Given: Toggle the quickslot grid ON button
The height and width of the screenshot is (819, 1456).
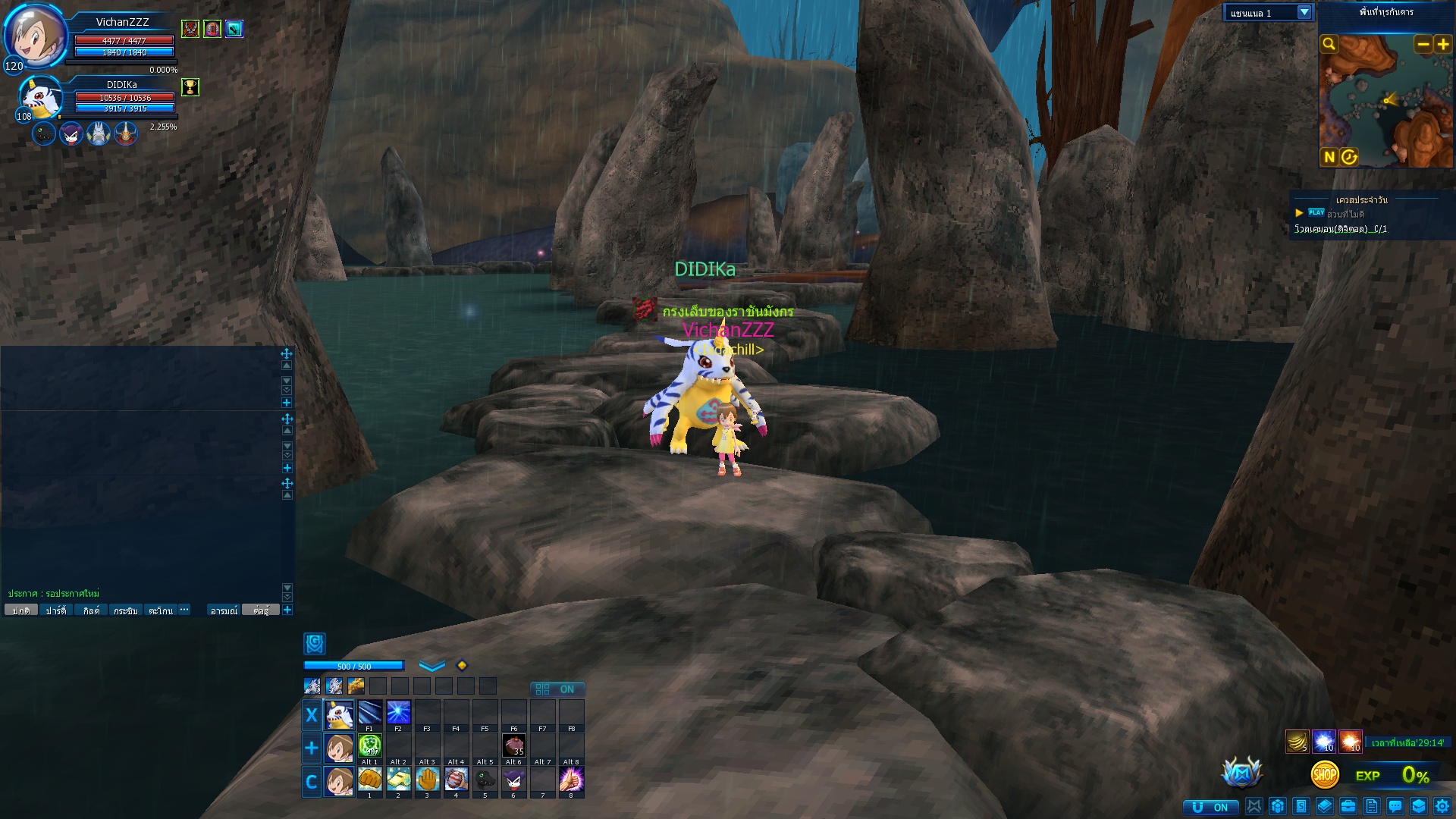Looking at the screenshot, I should (557, 689).
